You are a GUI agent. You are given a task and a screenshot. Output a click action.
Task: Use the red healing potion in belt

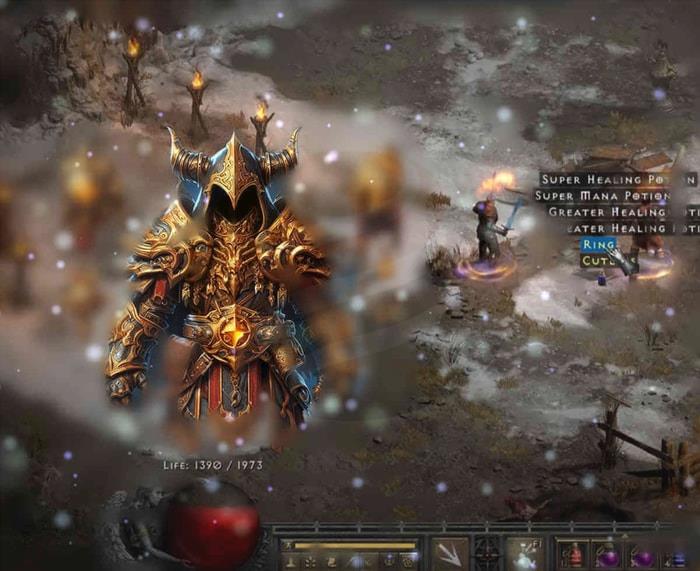tap(575, 556)
